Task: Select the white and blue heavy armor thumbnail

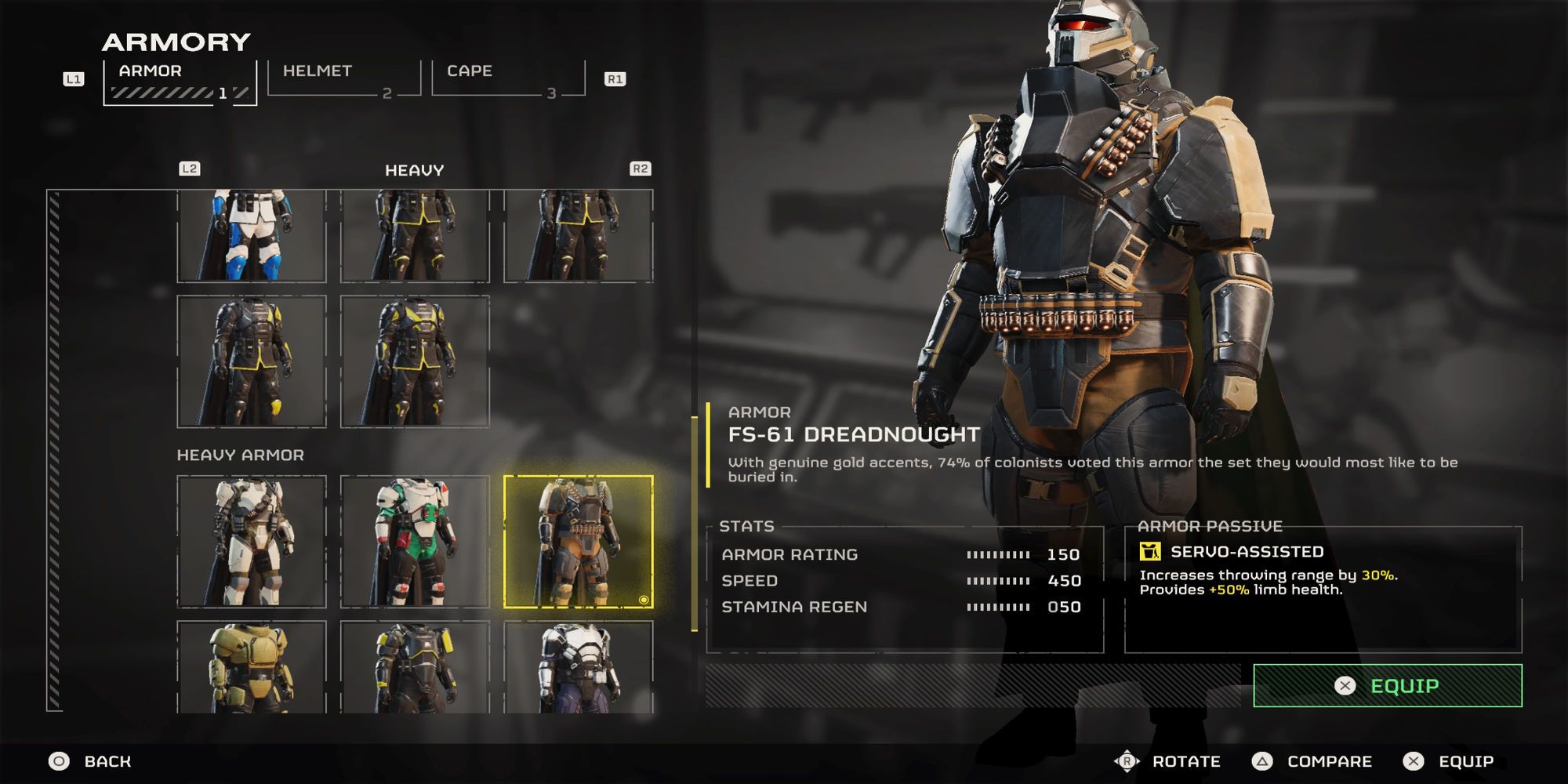Action: [252, 234]
